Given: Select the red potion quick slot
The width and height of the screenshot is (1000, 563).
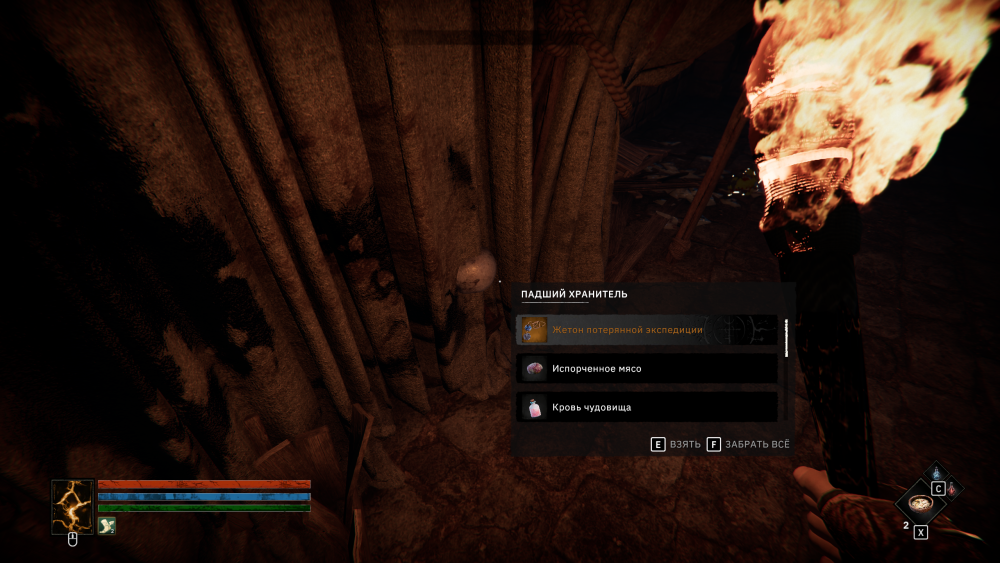Looking at the screenshot, I should tap(952, 489).
